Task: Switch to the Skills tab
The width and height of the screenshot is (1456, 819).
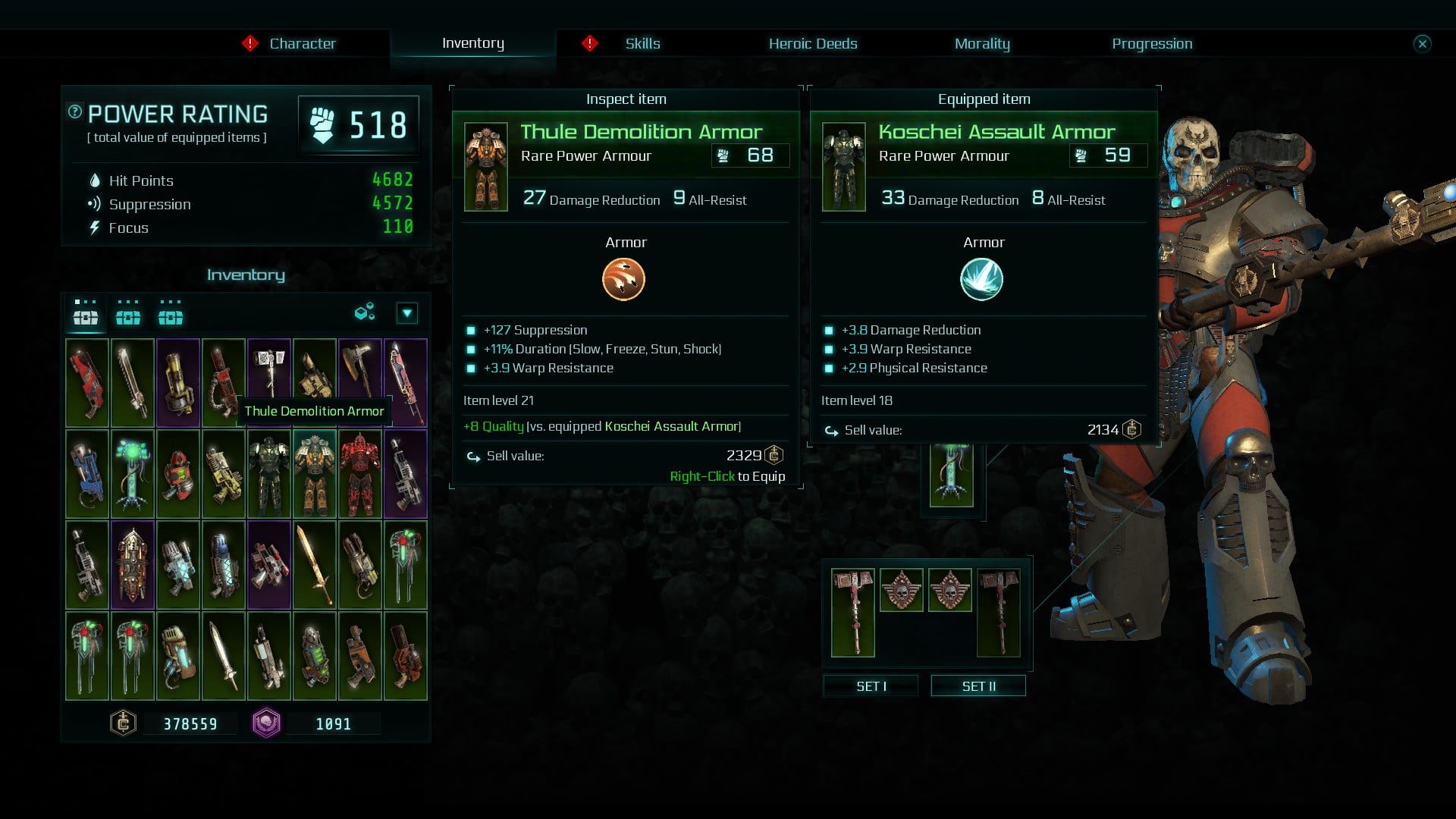Action: (x=642, y=43)
